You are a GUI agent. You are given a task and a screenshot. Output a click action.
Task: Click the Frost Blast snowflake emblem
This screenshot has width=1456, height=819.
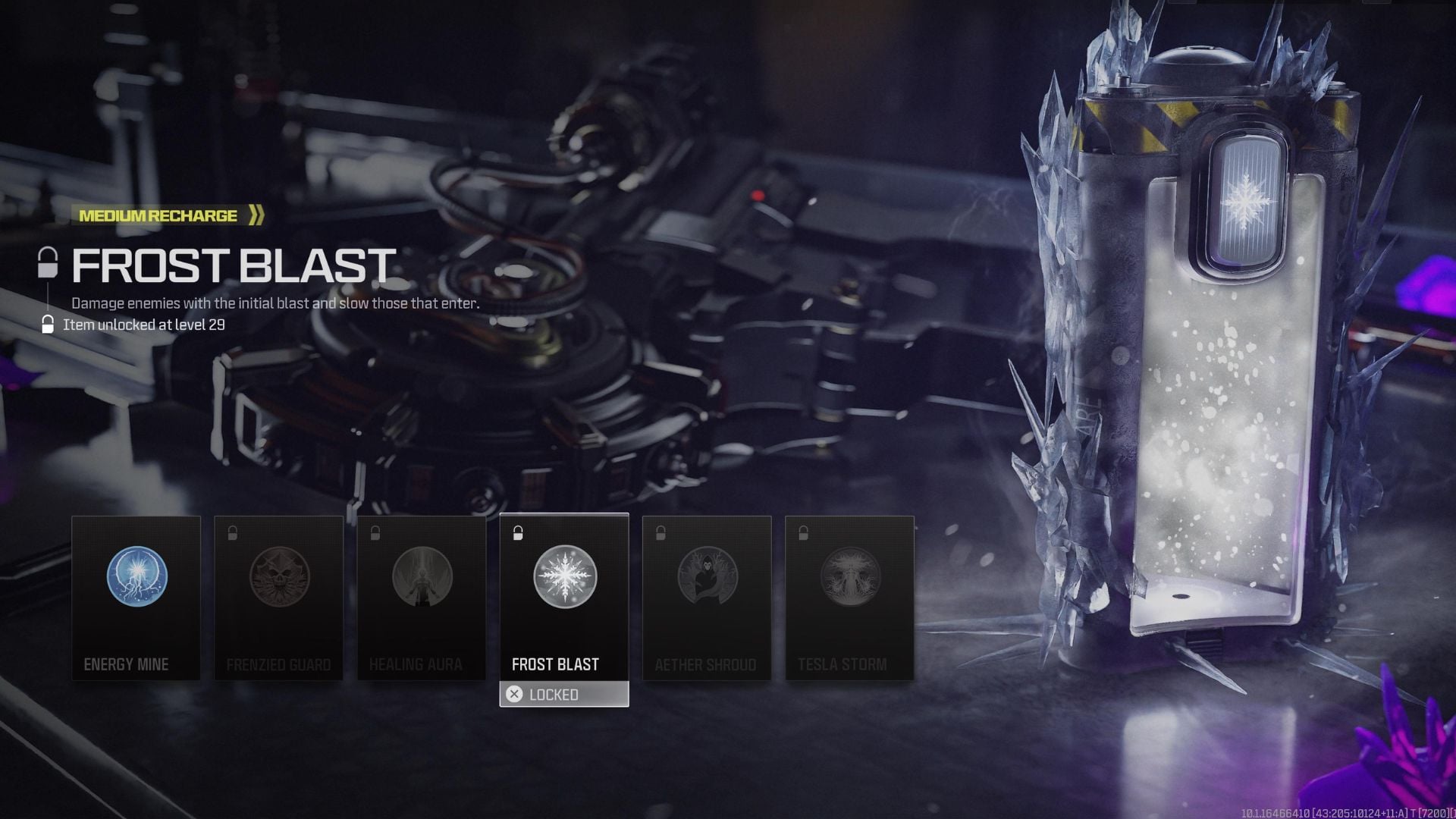(x=563, y=577)
